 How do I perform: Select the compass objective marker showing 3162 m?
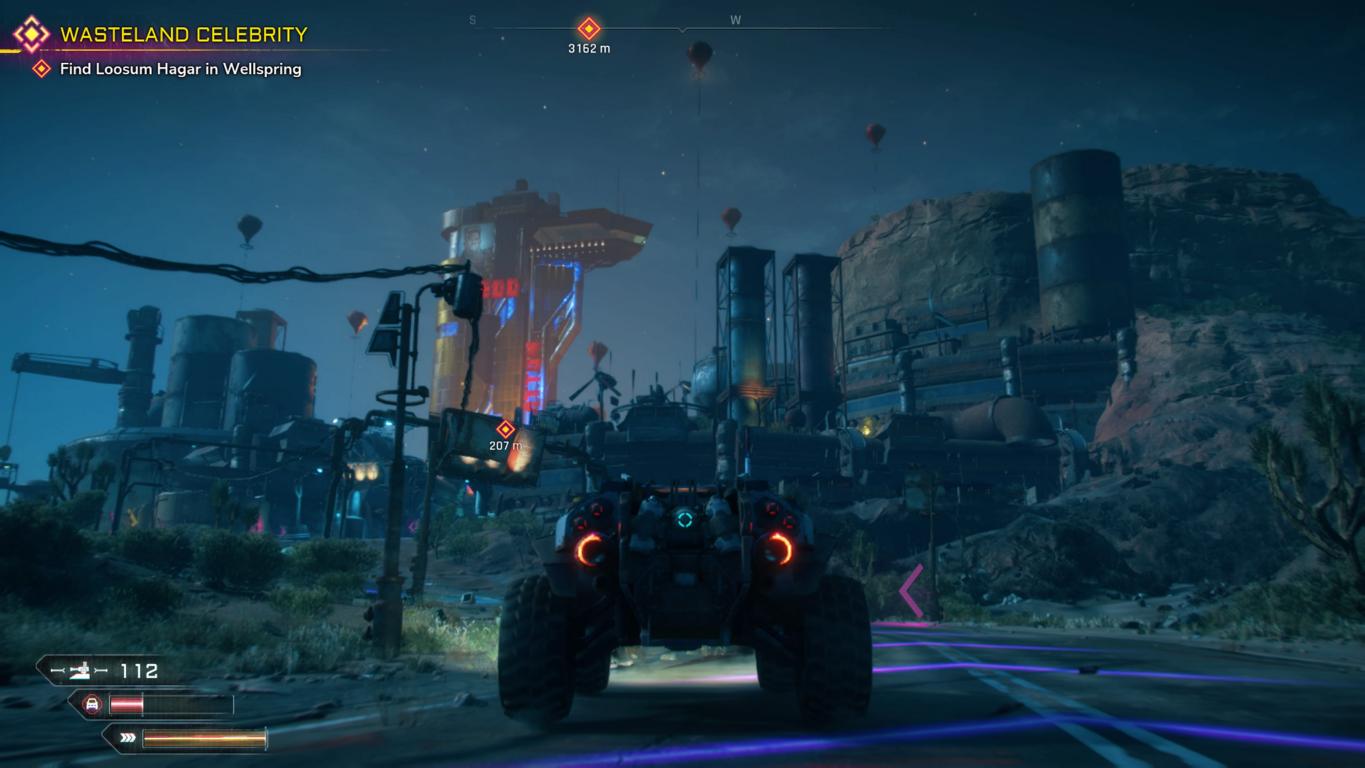click(x=589, y=29)
